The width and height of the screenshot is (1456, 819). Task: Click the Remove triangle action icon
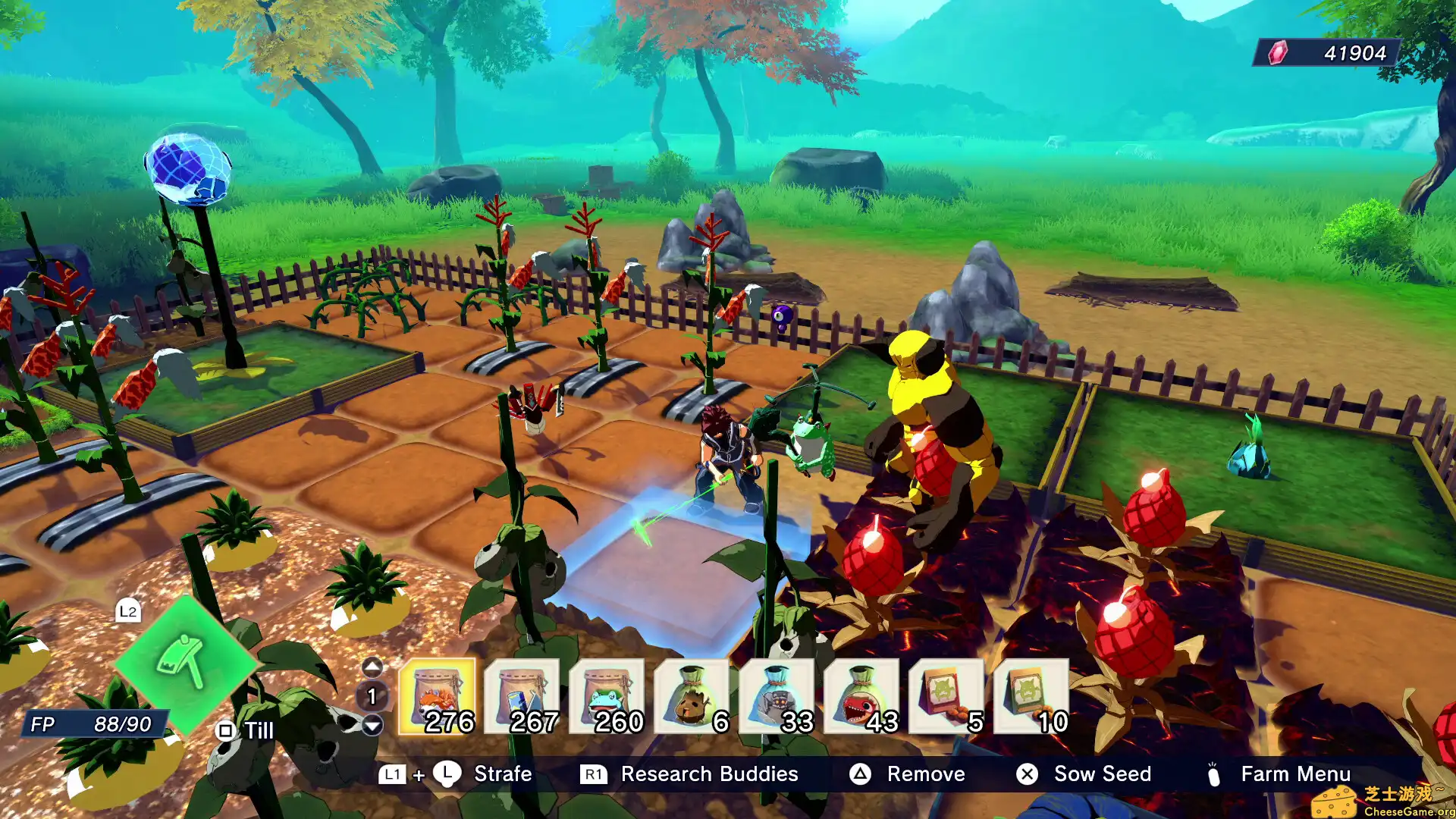861,774
